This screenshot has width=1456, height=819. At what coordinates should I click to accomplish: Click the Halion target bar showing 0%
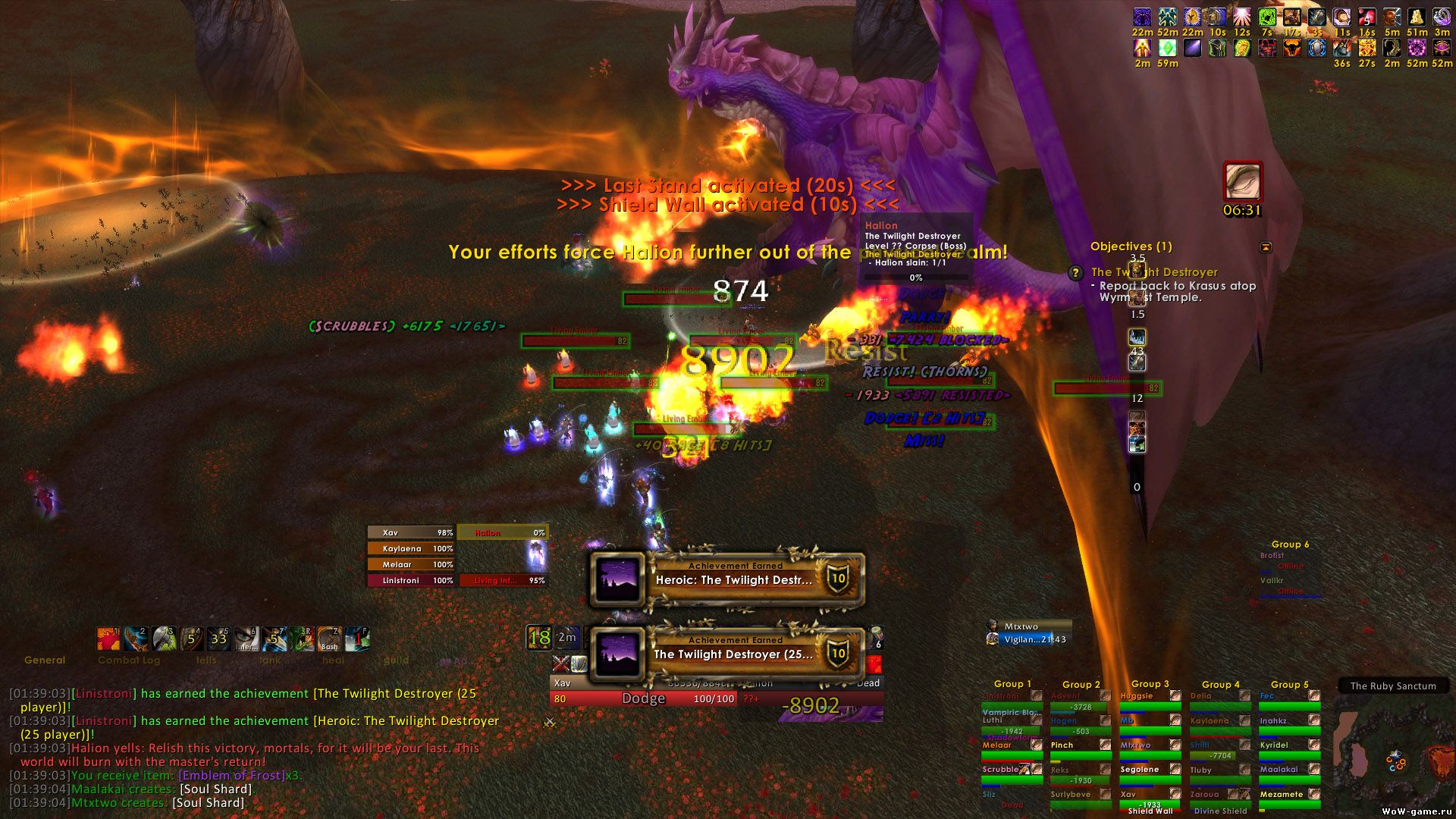tap(502, 533)
